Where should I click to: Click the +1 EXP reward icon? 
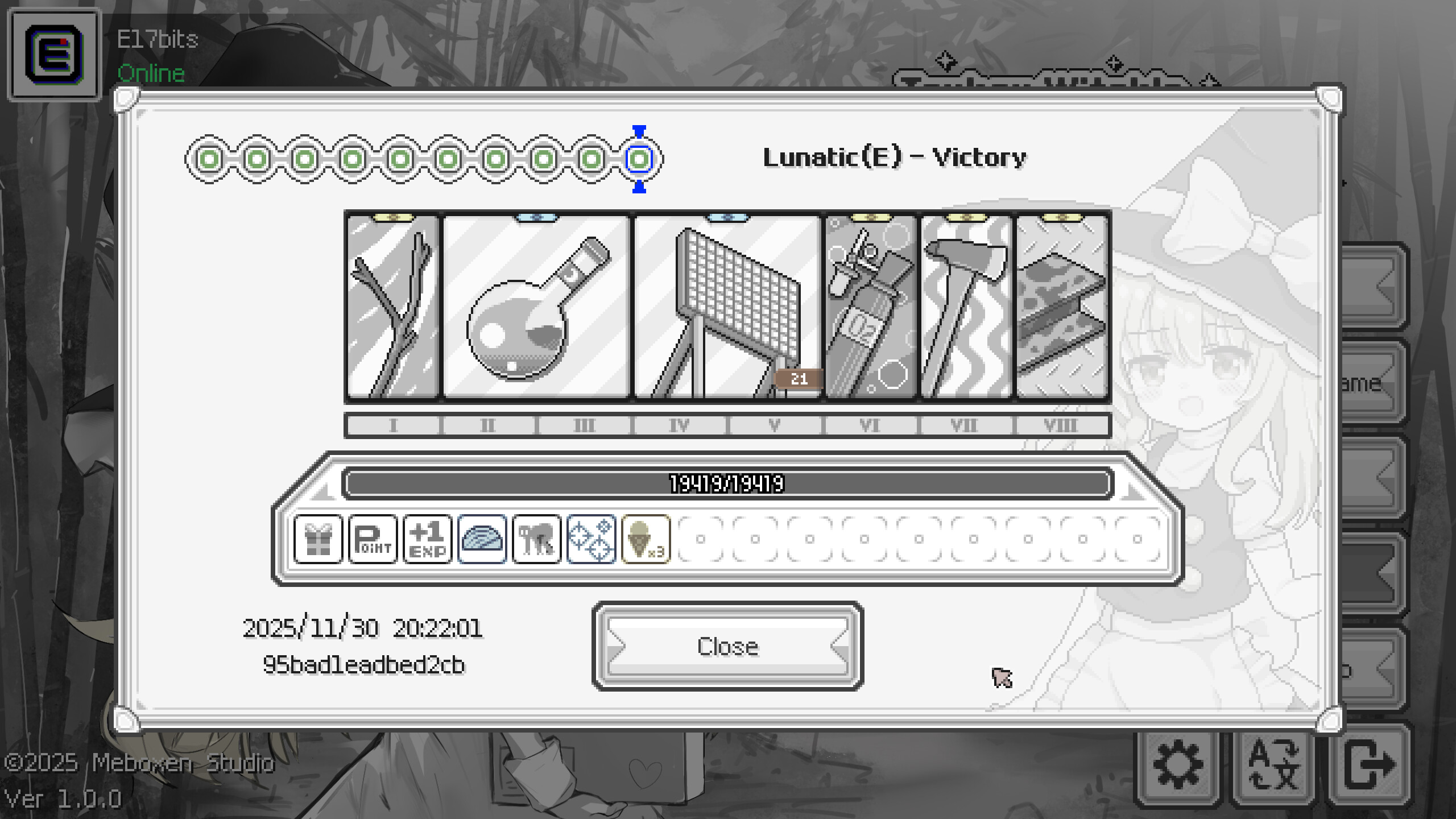pyautogui.click(x=427, y=539)
